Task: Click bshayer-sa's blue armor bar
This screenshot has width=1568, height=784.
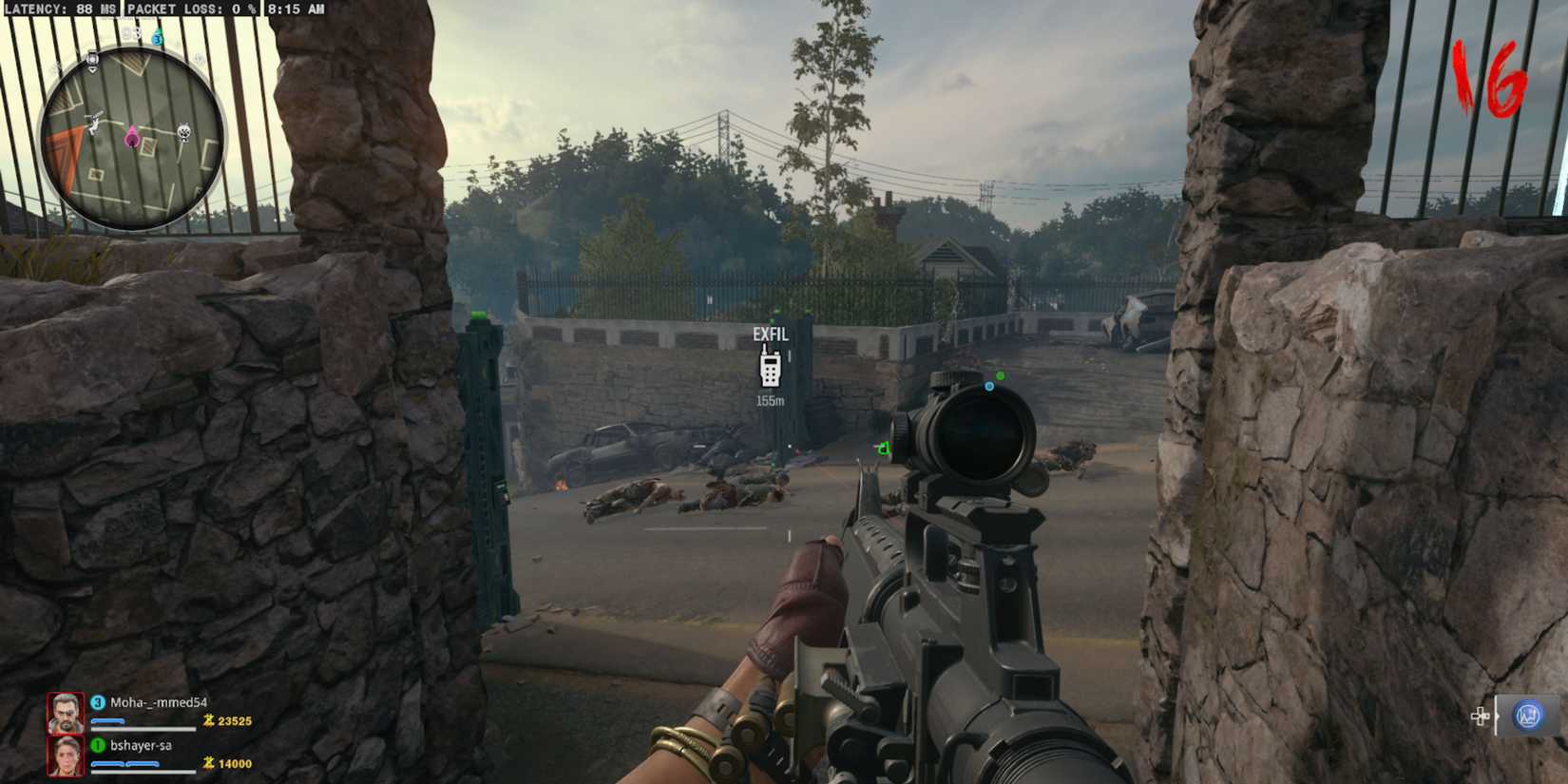Action: tap(125, 764)
